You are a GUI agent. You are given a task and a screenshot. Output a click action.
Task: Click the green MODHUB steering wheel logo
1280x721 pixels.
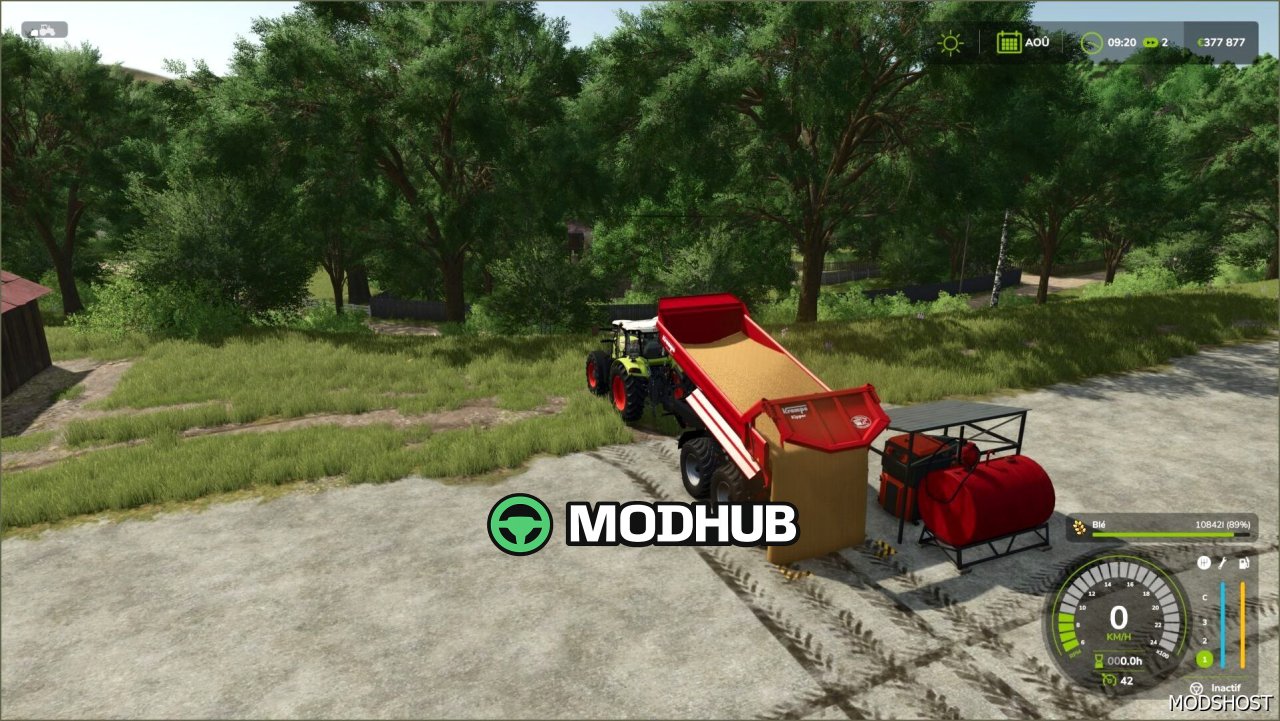[x=519, y=523]
